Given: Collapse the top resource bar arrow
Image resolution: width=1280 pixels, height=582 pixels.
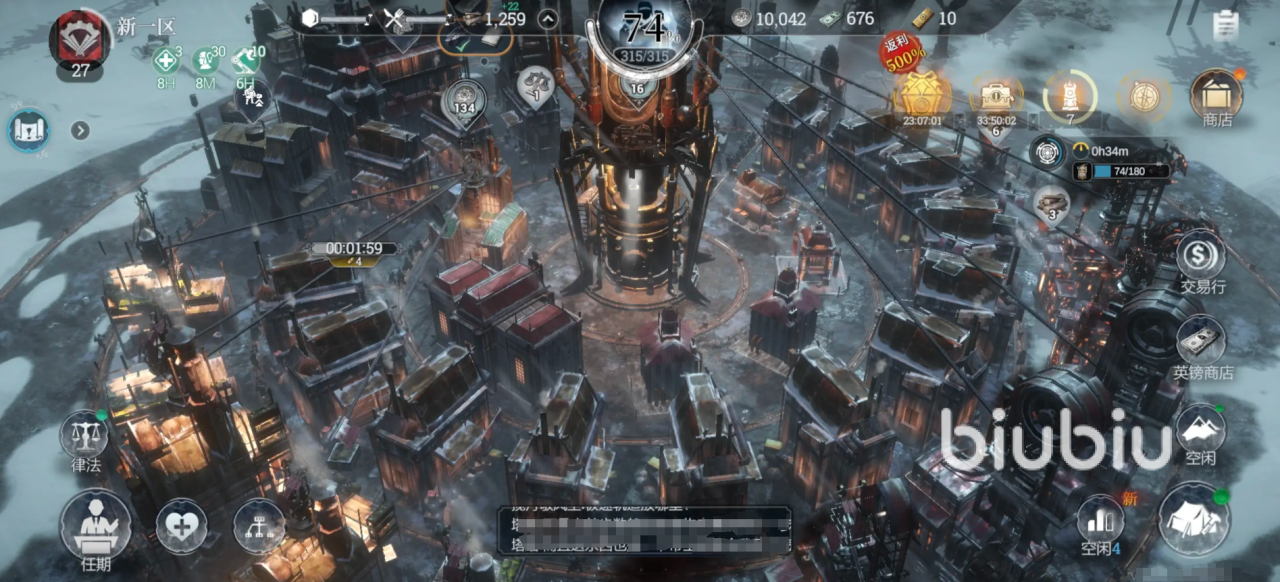Looking at the screenshot, I should point(547,18).
